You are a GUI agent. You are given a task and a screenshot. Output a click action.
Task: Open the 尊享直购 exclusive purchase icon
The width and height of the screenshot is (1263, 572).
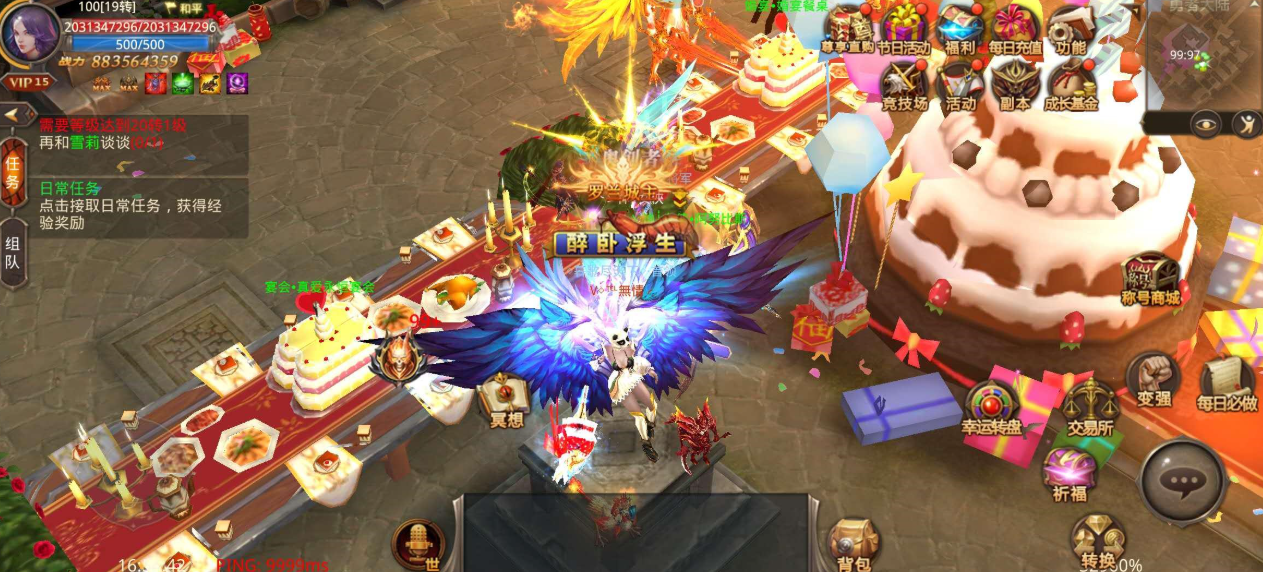click(847, 28)
